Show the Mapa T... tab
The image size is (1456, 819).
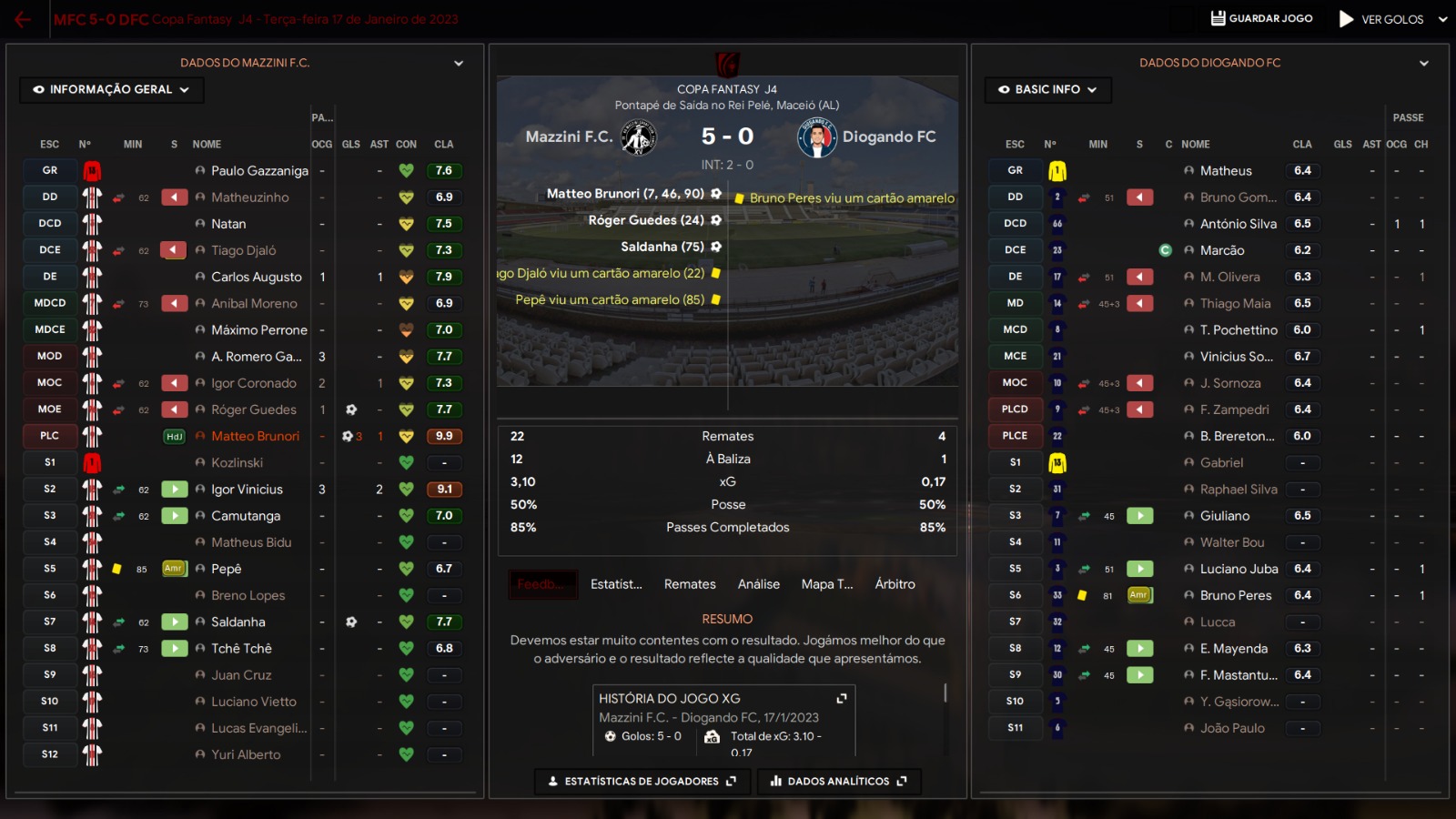point(827,584)
